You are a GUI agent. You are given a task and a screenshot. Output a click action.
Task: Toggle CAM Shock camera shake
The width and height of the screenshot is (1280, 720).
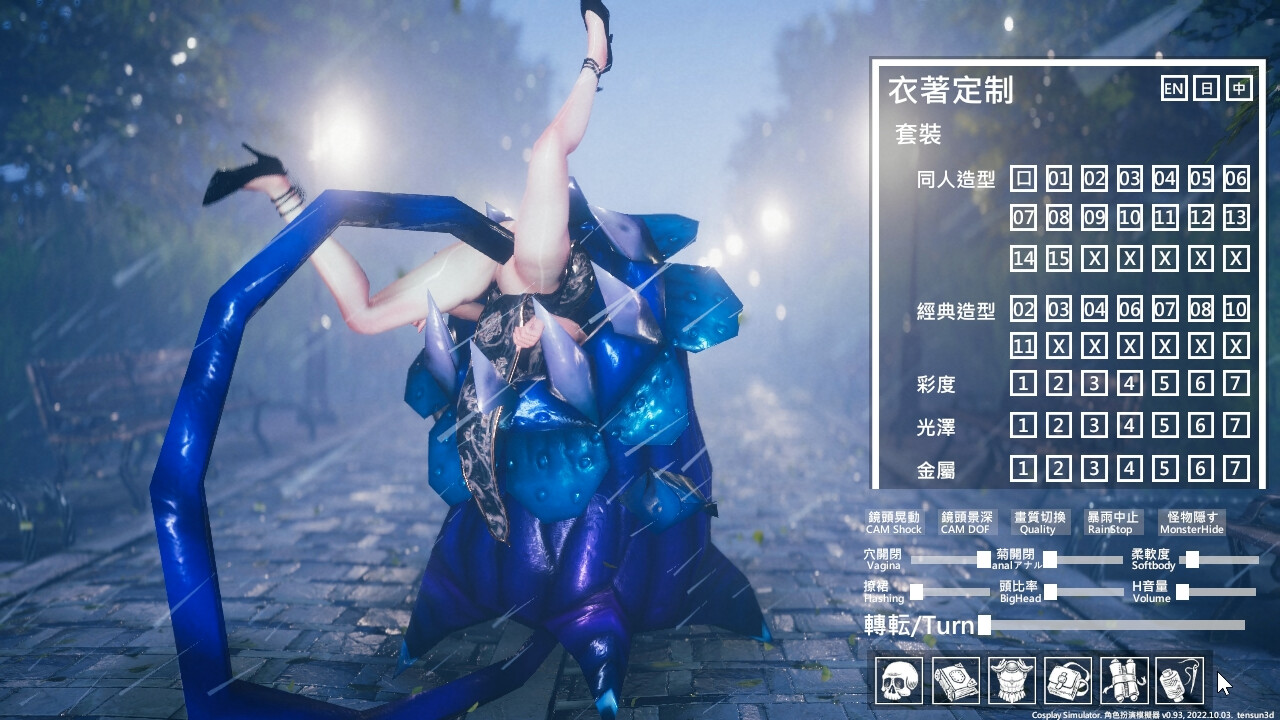[894, 520]
